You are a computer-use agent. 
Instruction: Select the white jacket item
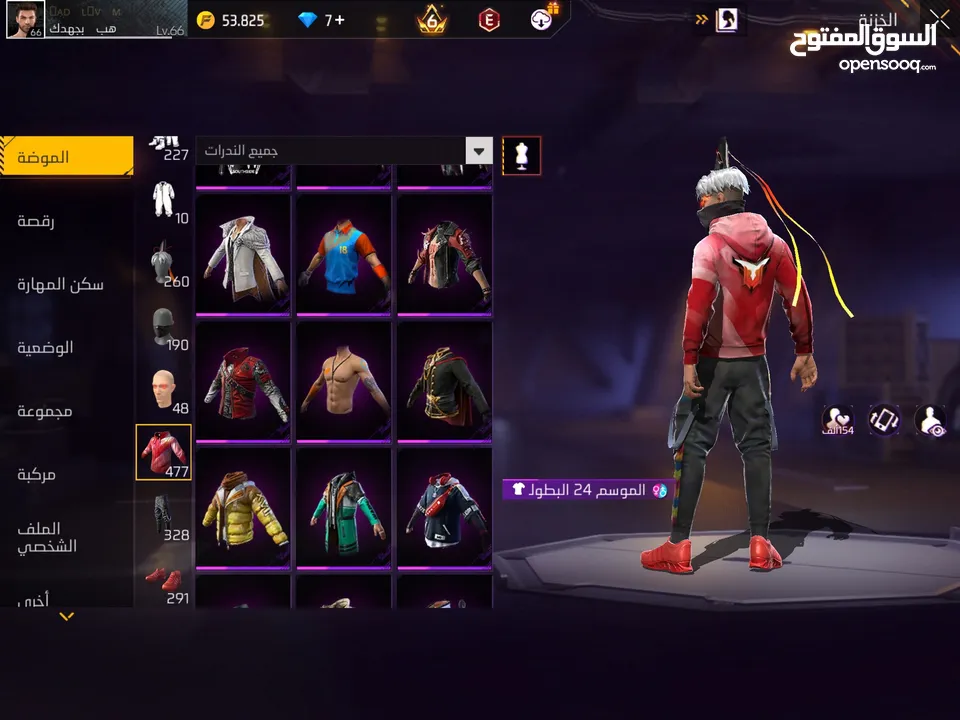tap(244, 253)
